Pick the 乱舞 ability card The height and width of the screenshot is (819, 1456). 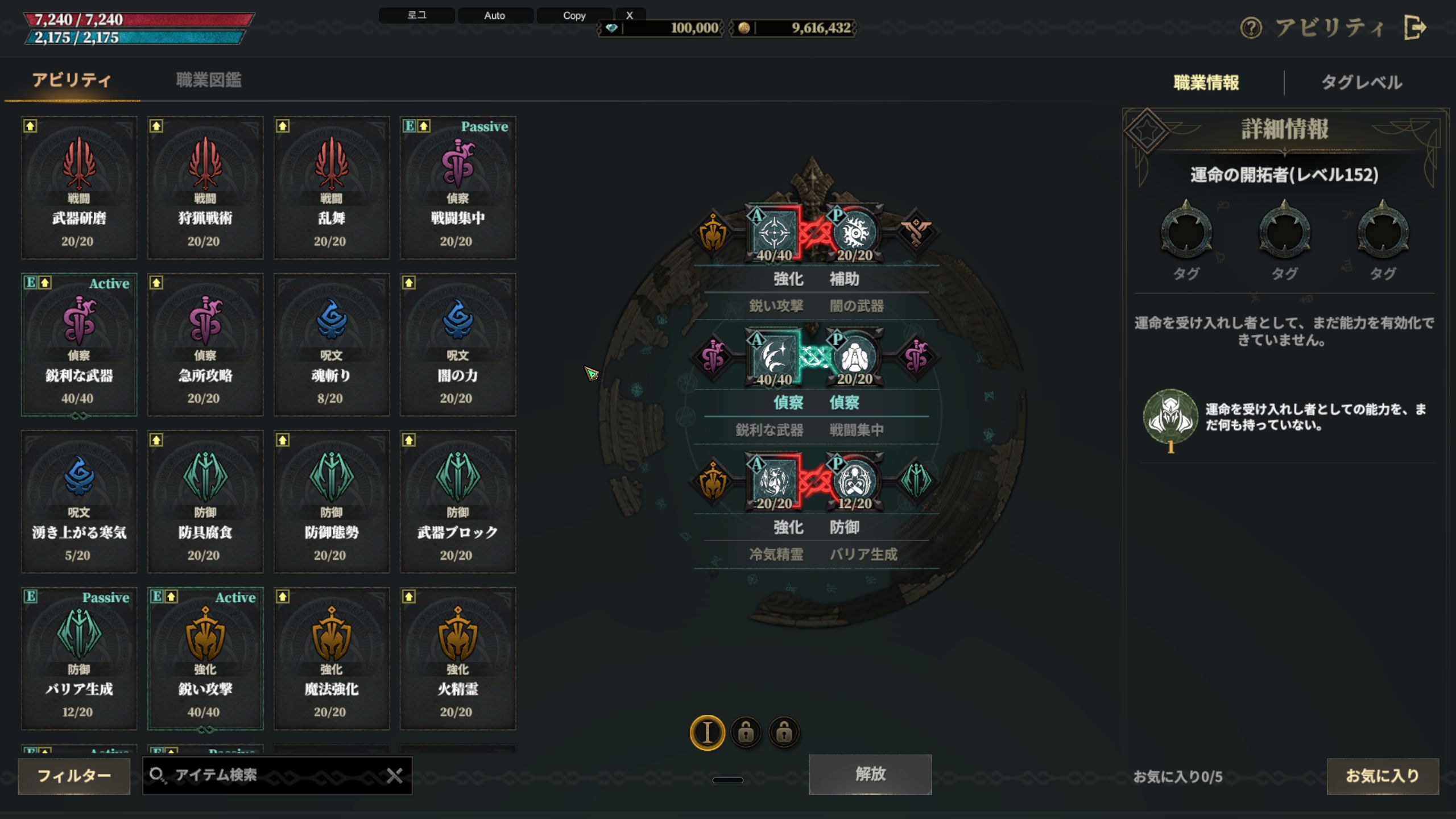click(332, 188)
